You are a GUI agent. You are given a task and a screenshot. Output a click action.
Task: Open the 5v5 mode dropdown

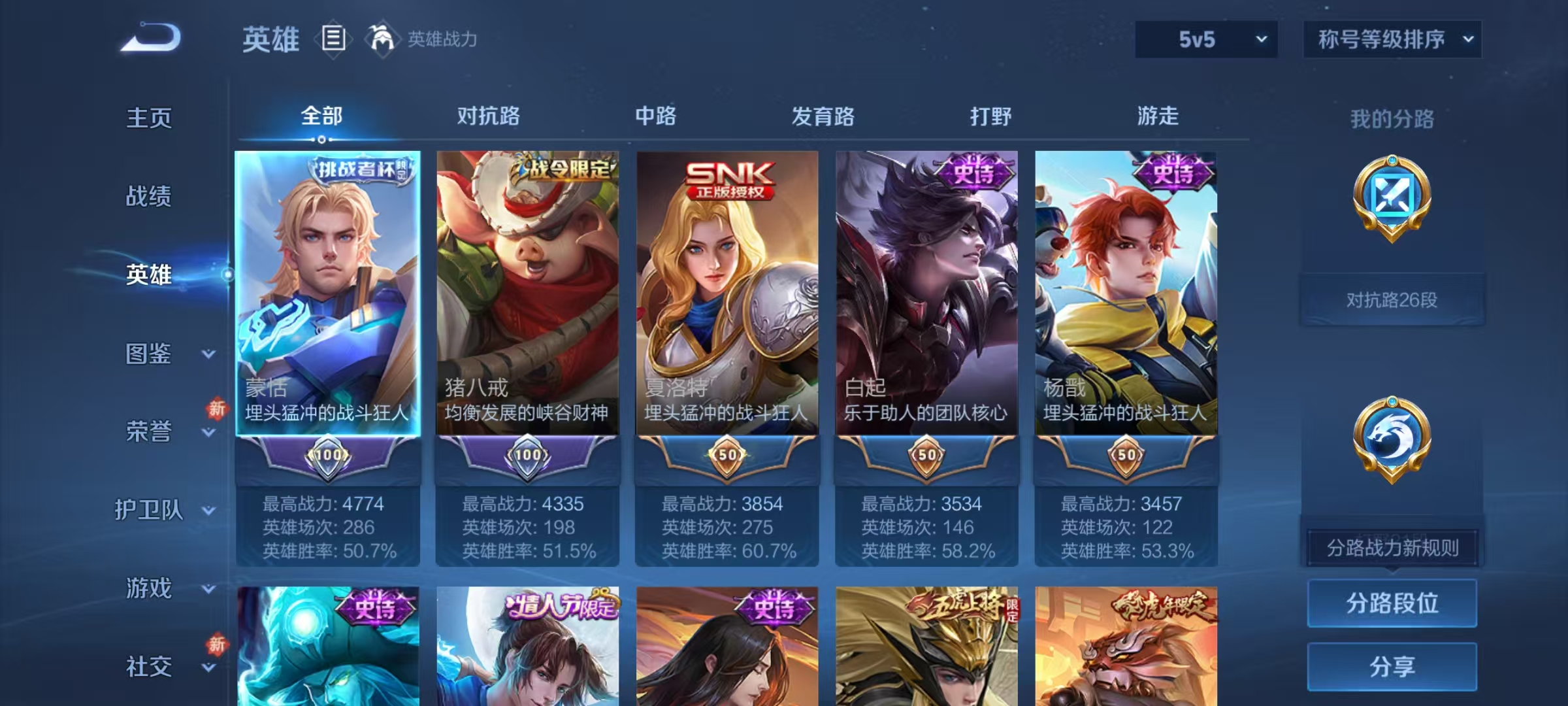coord(1205,39)
